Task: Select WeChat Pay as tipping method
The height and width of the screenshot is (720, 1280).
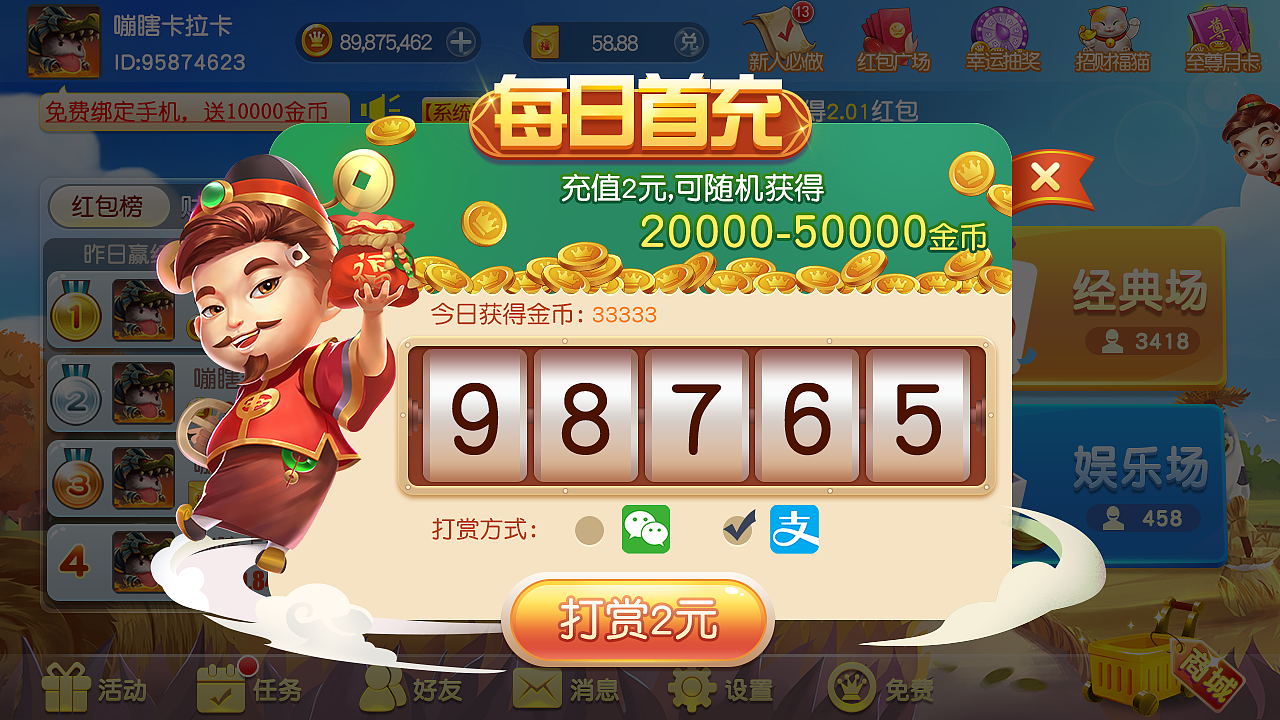Action: (x=645, y=529)
